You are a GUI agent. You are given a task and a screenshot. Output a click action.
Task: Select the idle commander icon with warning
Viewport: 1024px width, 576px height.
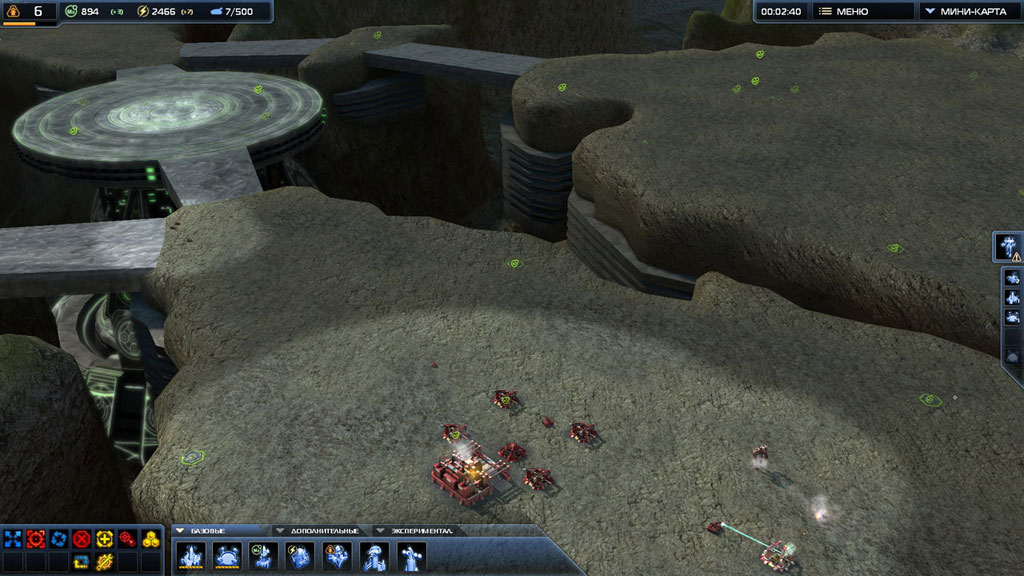1008,246
